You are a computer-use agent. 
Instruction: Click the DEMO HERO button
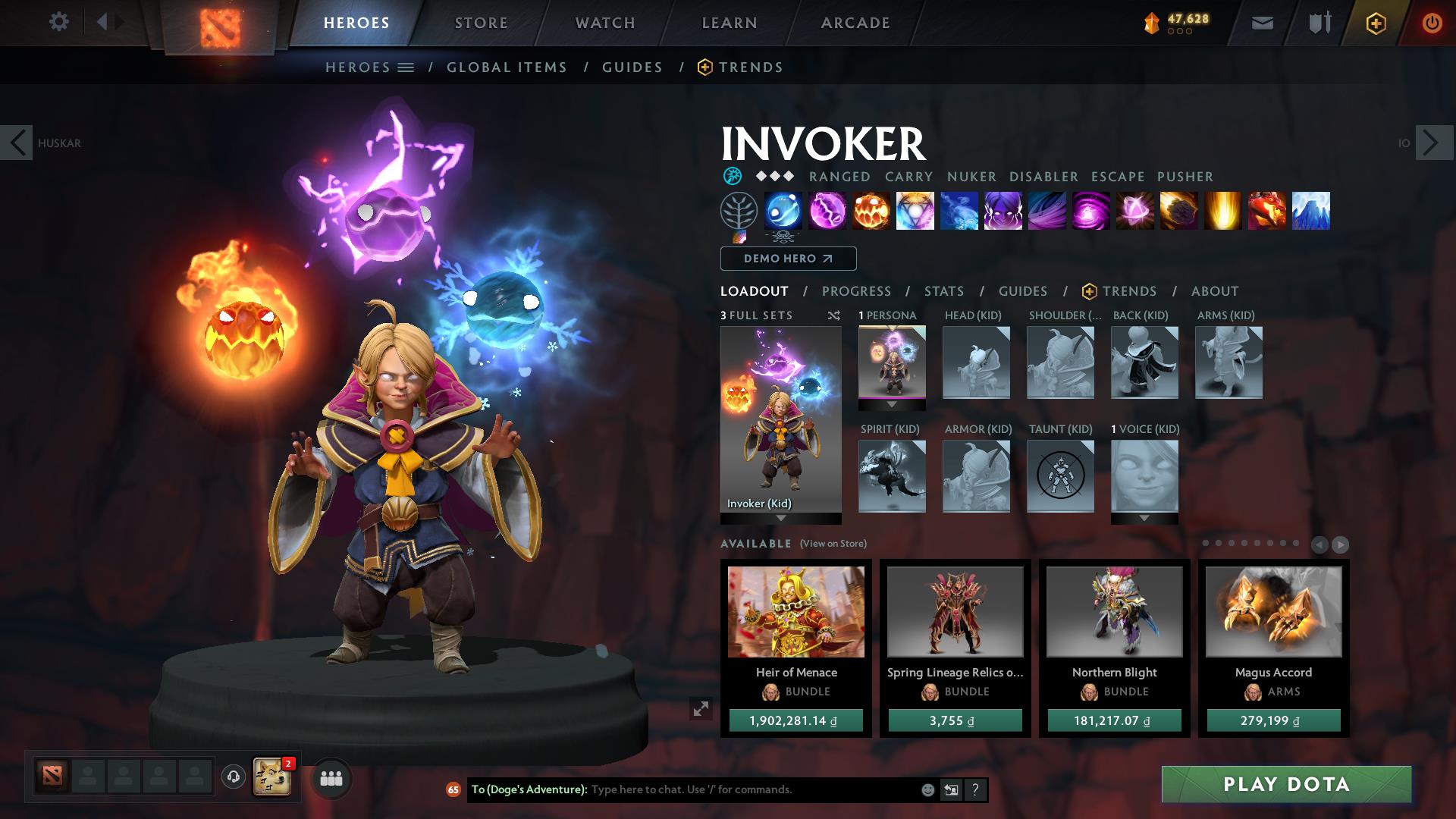pyautogui.click(x=786, y=259)
